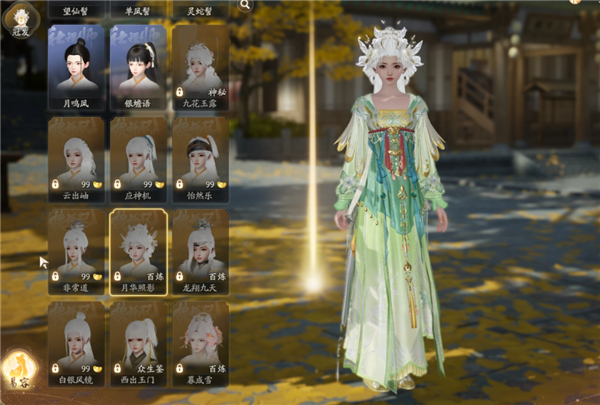Select the 月鸣凤 hairstyle card
600x405 pixels.
[x=76, y=65]
